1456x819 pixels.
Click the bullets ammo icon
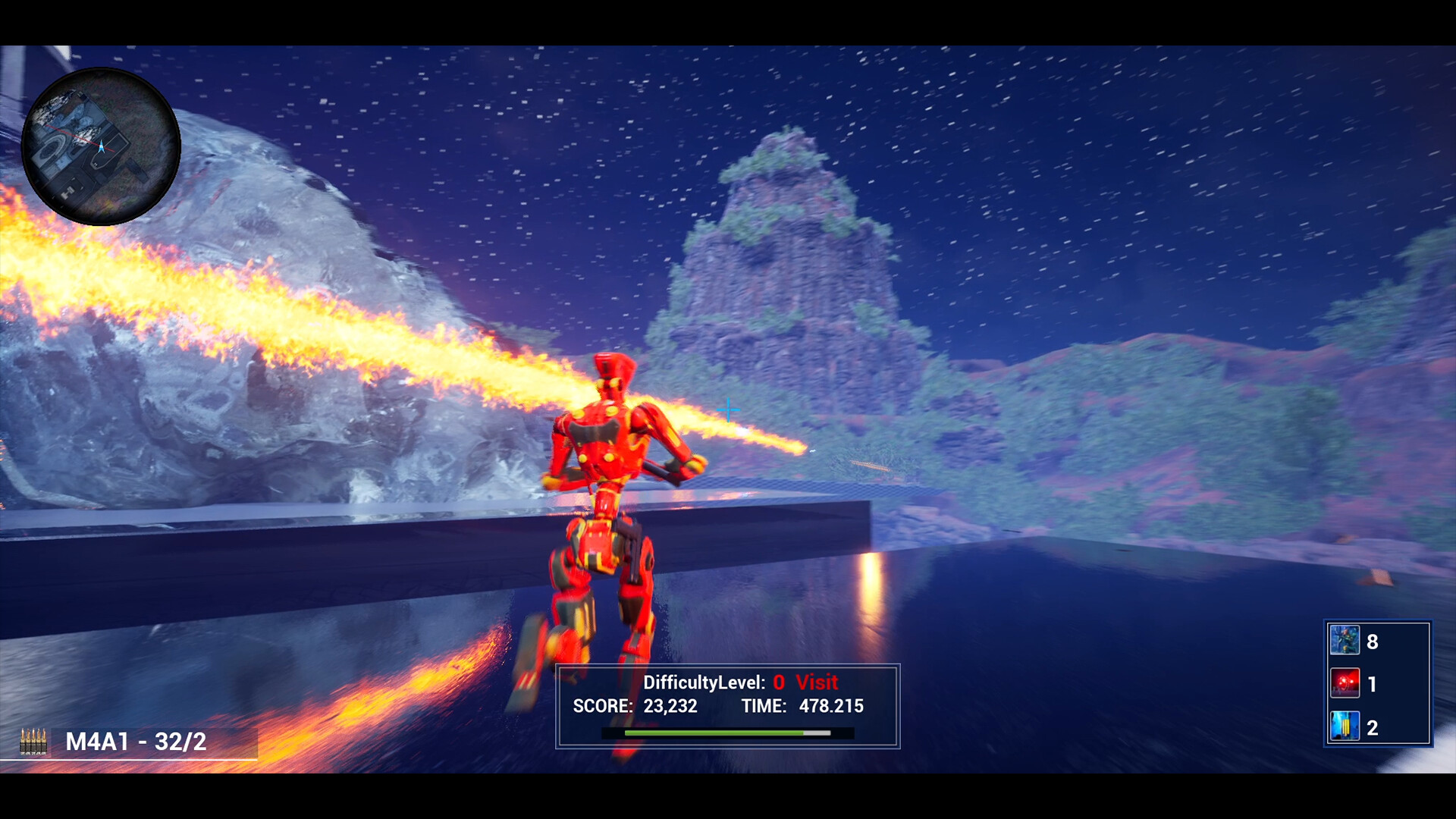(x=33, y=741)
